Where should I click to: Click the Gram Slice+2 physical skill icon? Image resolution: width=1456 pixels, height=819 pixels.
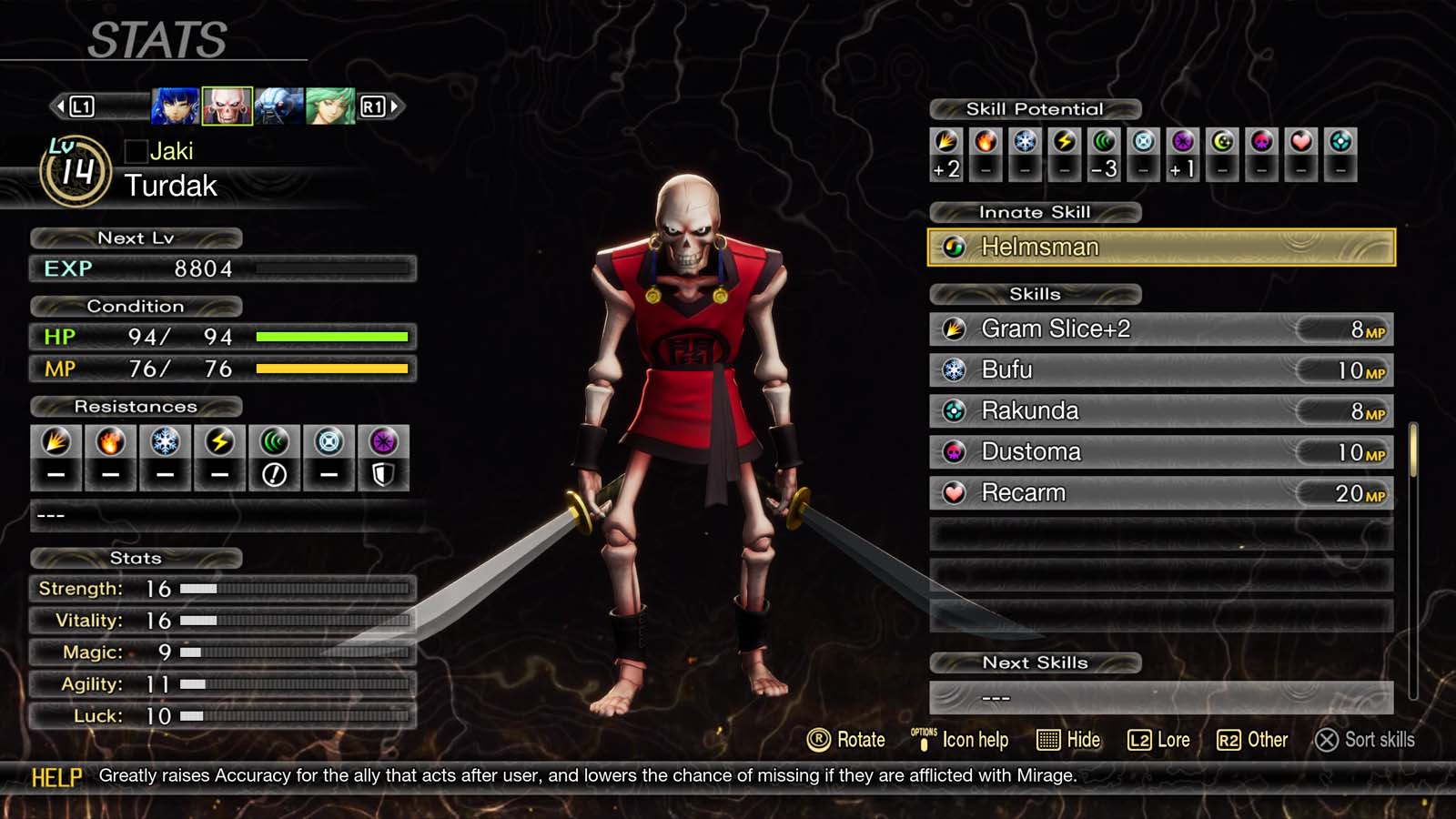pyautogui.click(x=955, y=329)
